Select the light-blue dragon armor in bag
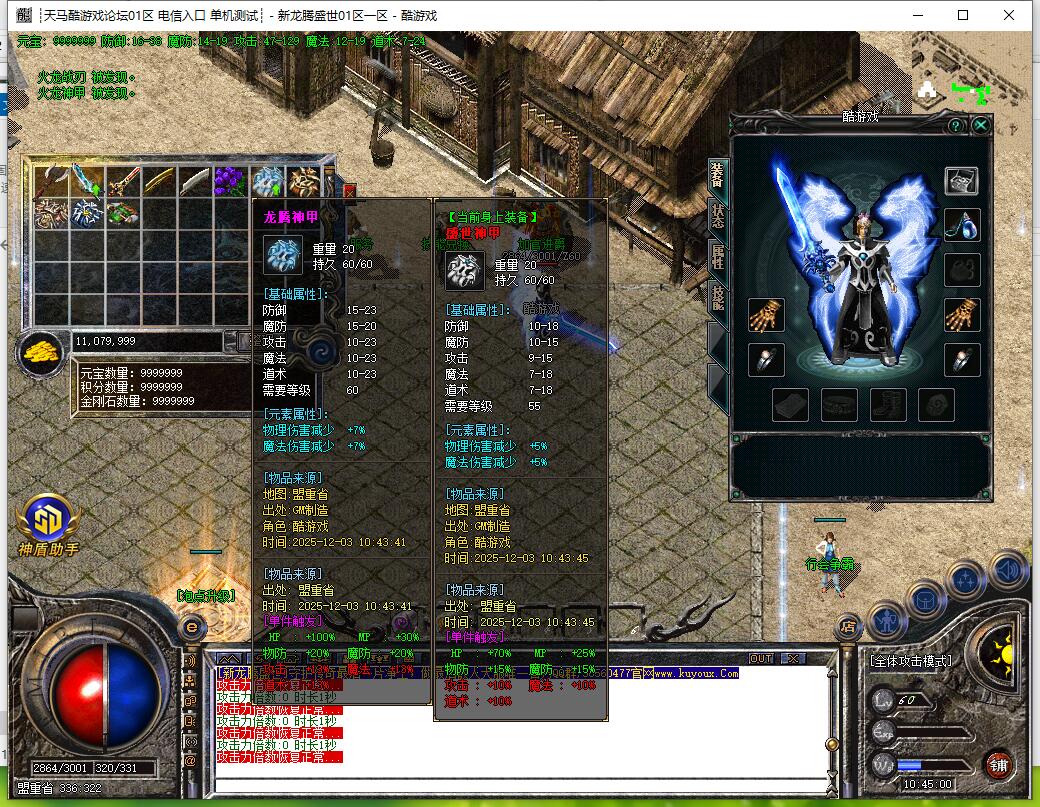1040x807 pixels. (266, 181)
